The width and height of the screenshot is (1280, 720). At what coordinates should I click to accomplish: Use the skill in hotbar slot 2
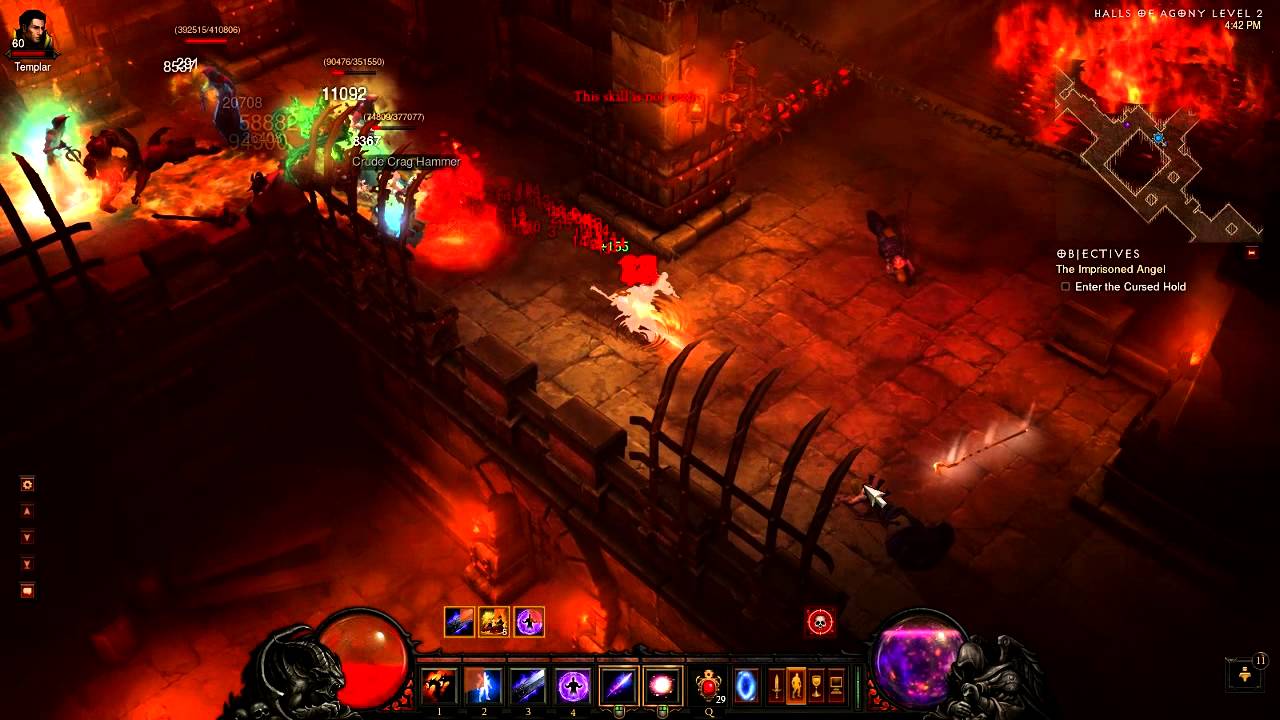(x=484, y=686)
